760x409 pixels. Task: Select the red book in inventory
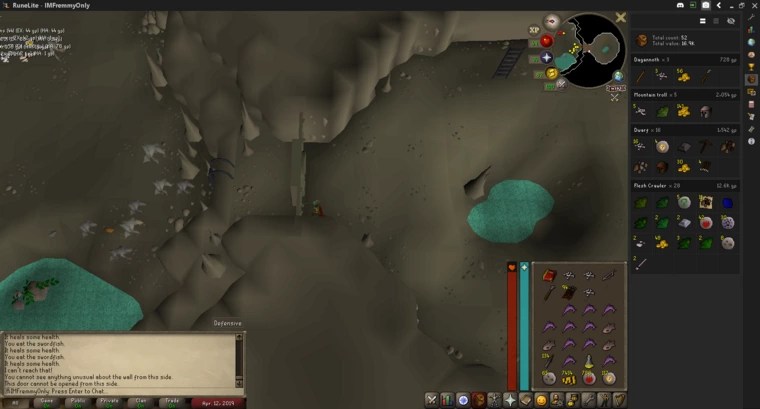[549, 276]
